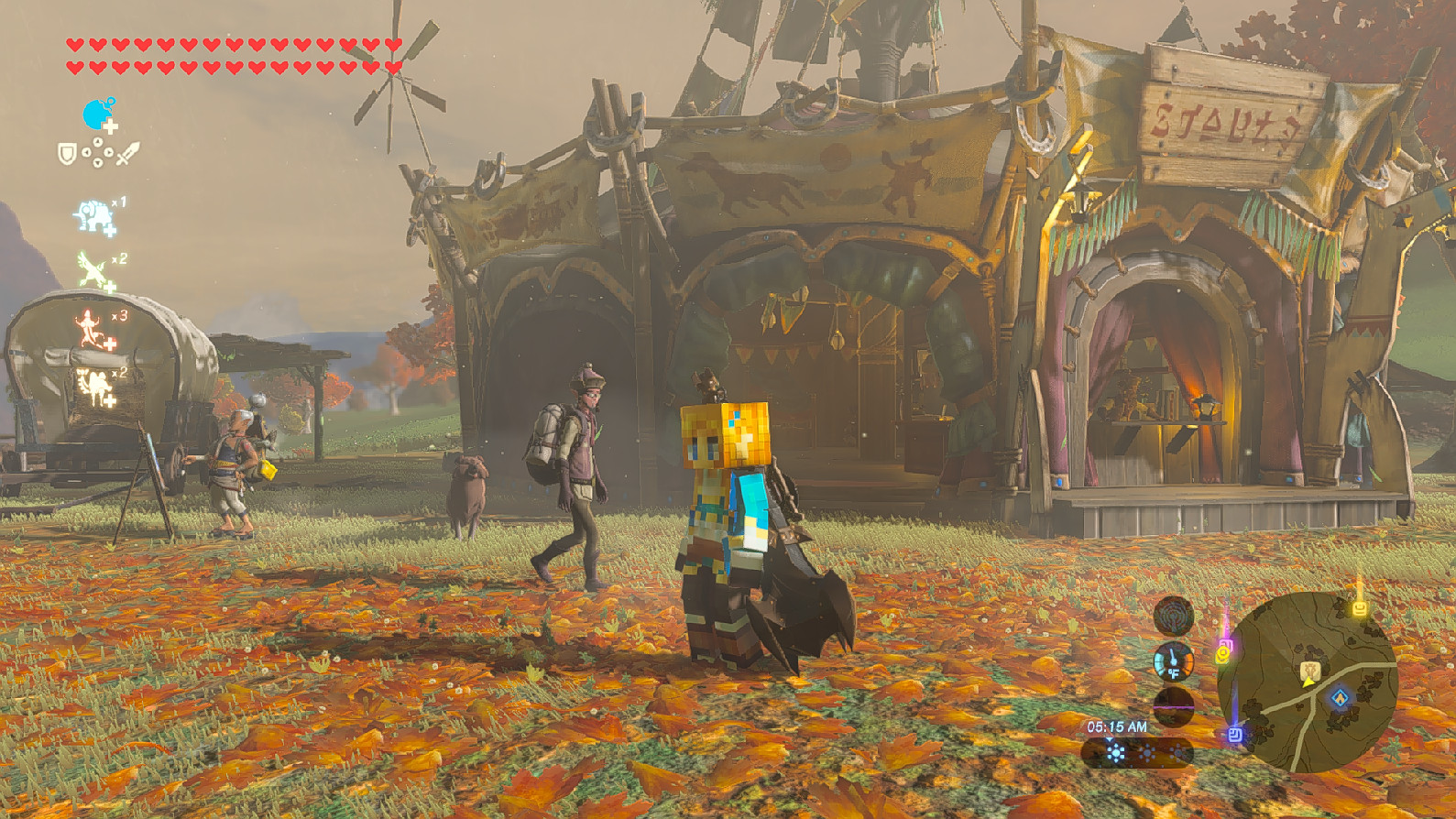Click the lizard pickup icon showing x3
This screenshot has height=819, width=1456.
pyautogui.click(x=88, y=325)
